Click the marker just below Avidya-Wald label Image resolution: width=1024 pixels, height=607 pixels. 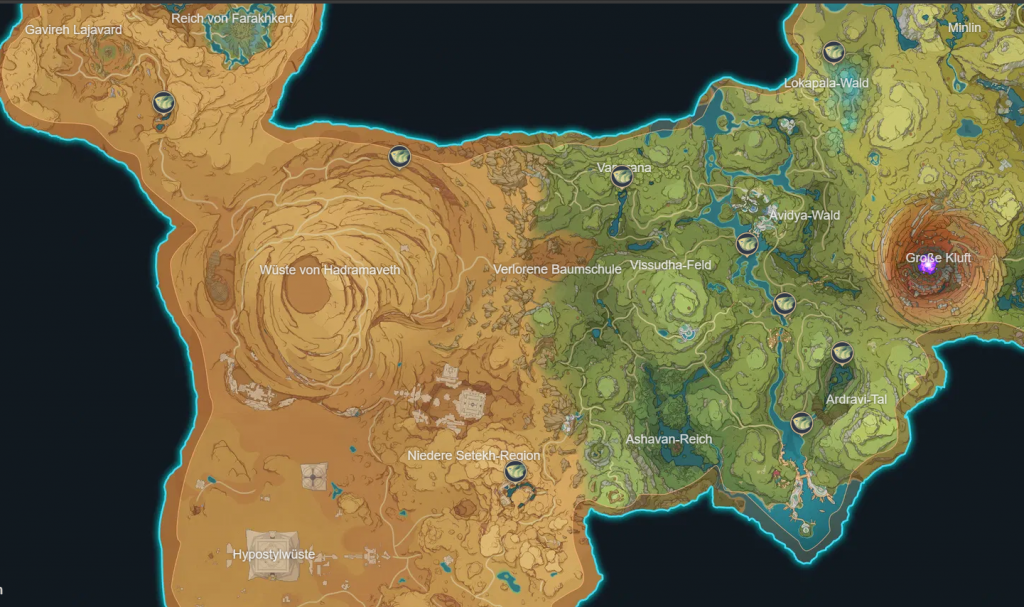[x=747, y=243]
